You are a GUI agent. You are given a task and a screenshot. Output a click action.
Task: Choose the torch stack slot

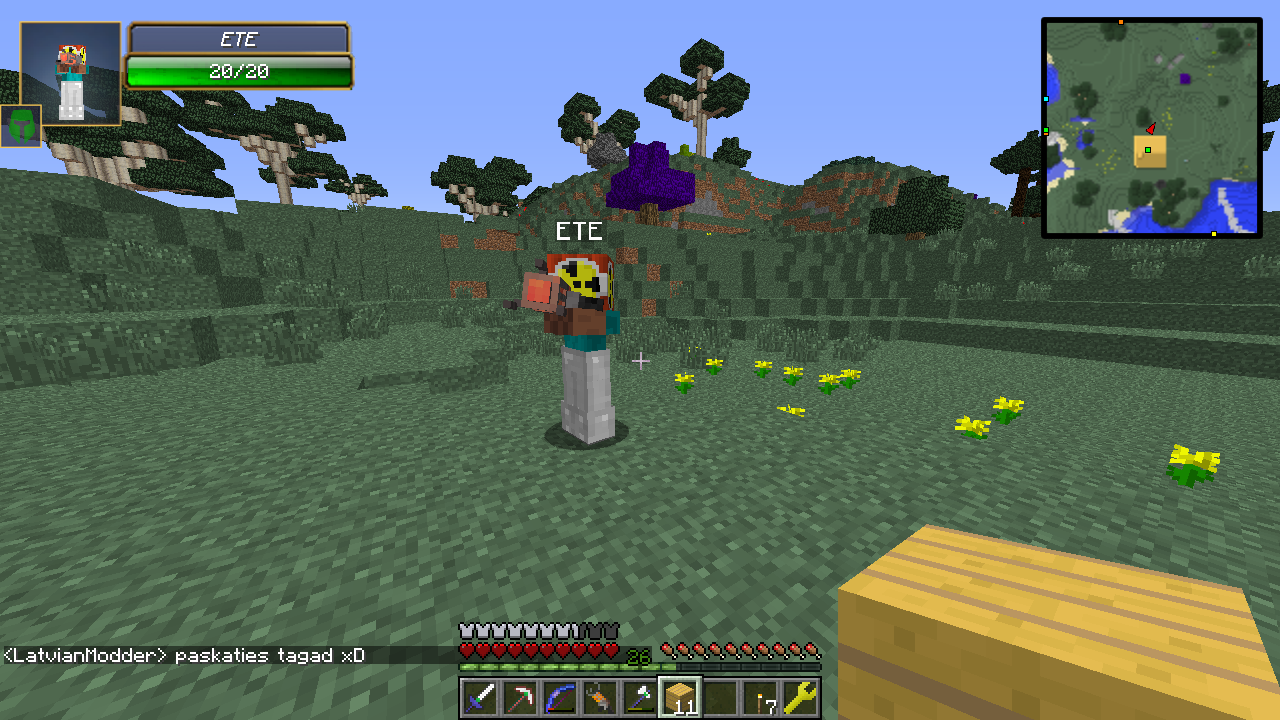click(x=760, y=697)
